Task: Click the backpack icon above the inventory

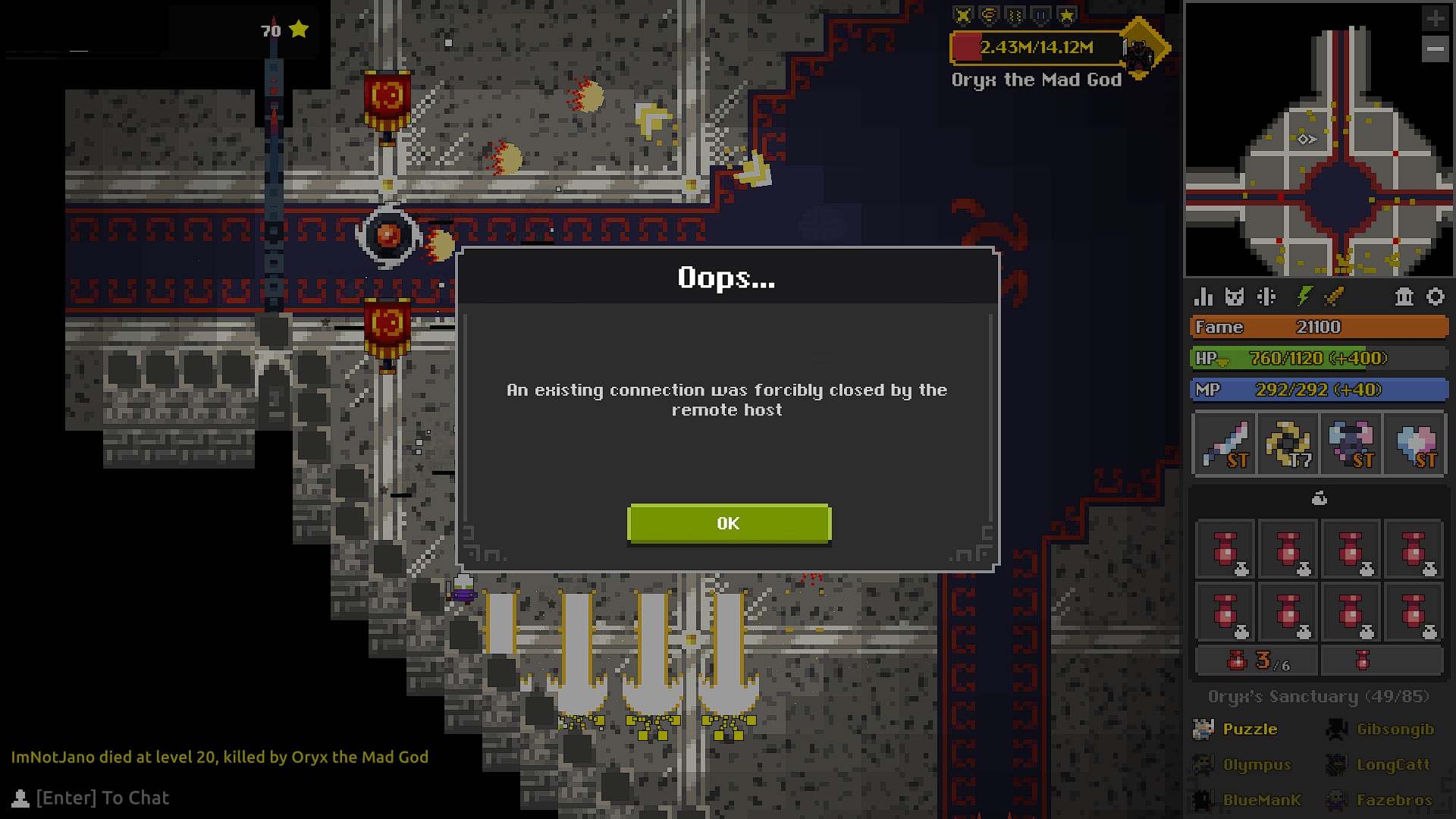Action: click(x=1319, y=498)
